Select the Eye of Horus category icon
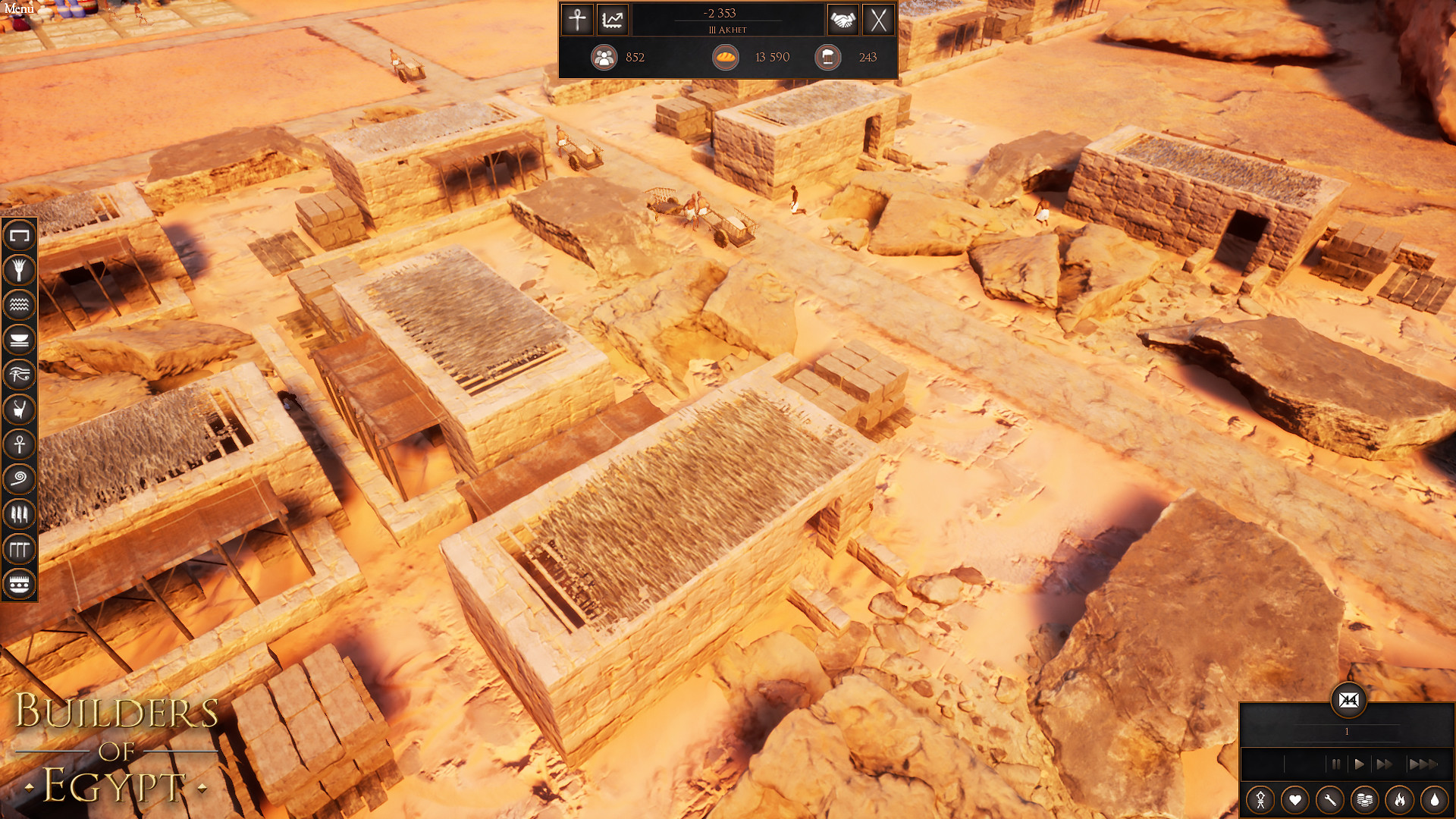Screen dimensions: 1456x819 [x=19, y=375]
